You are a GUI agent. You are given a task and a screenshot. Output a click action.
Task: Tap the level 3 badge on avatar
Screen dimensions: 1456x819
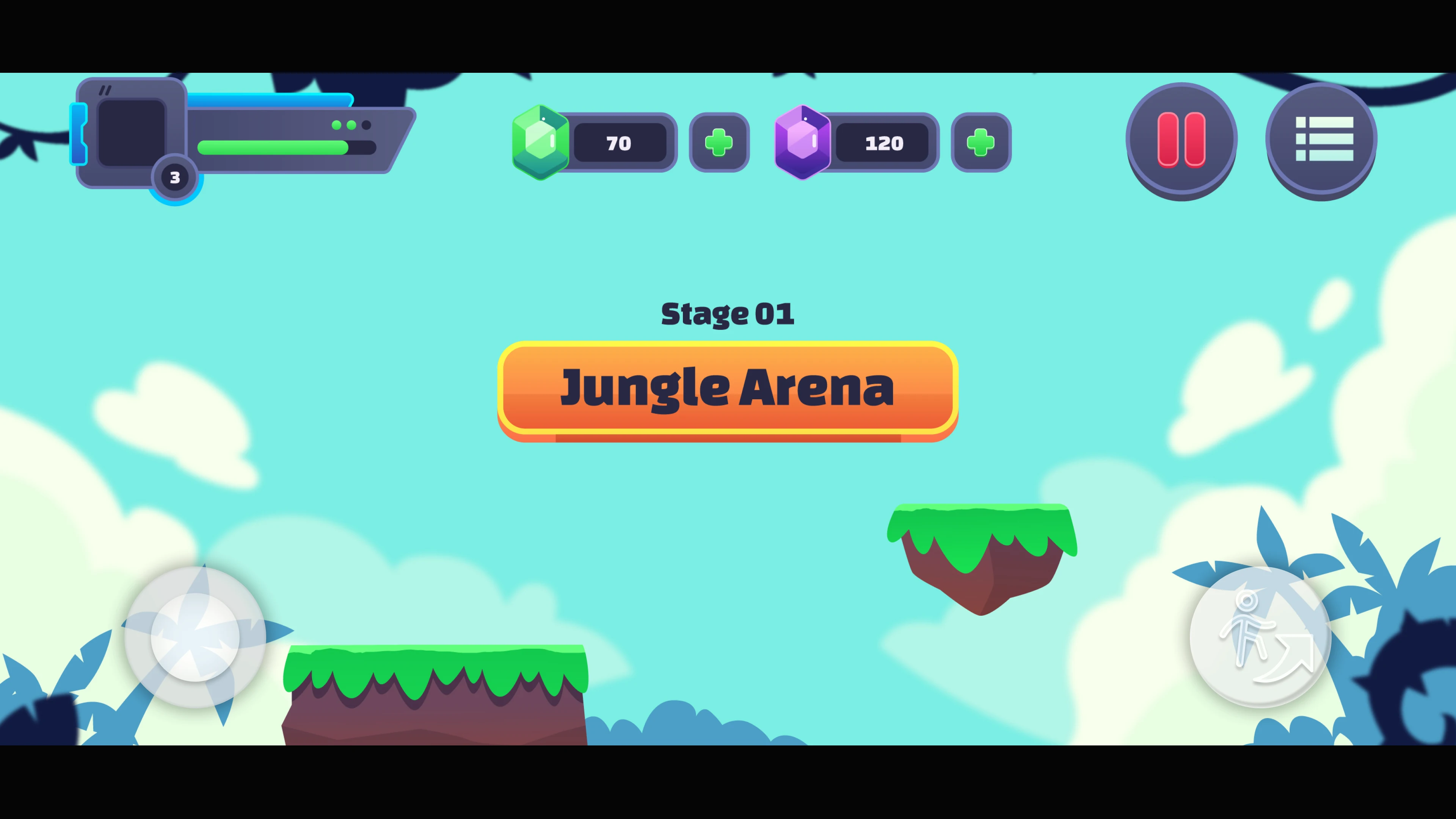pyautogui.click(x=175, y=178)
